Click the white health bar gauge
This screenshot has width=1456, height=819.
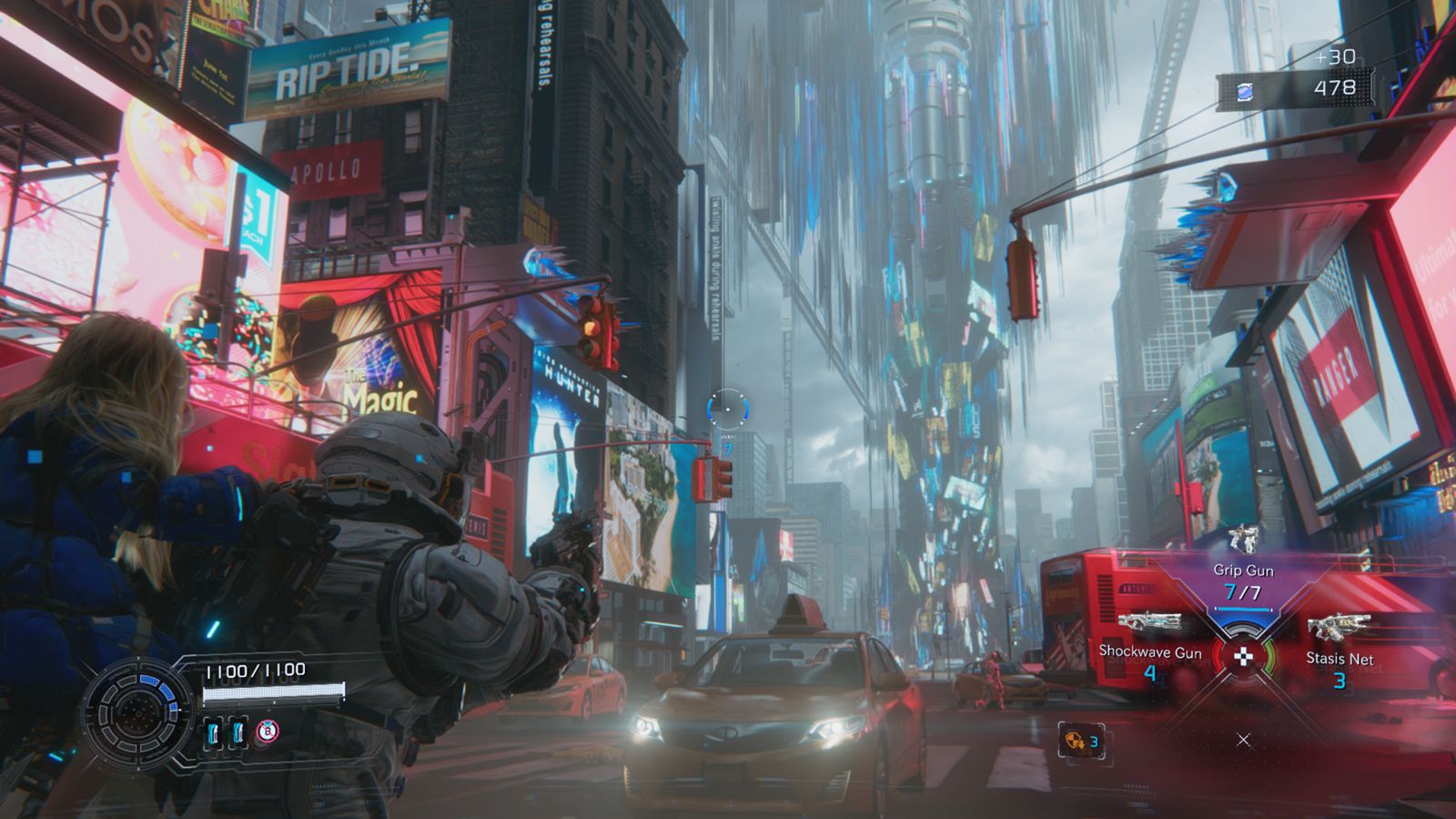[274, 692]
